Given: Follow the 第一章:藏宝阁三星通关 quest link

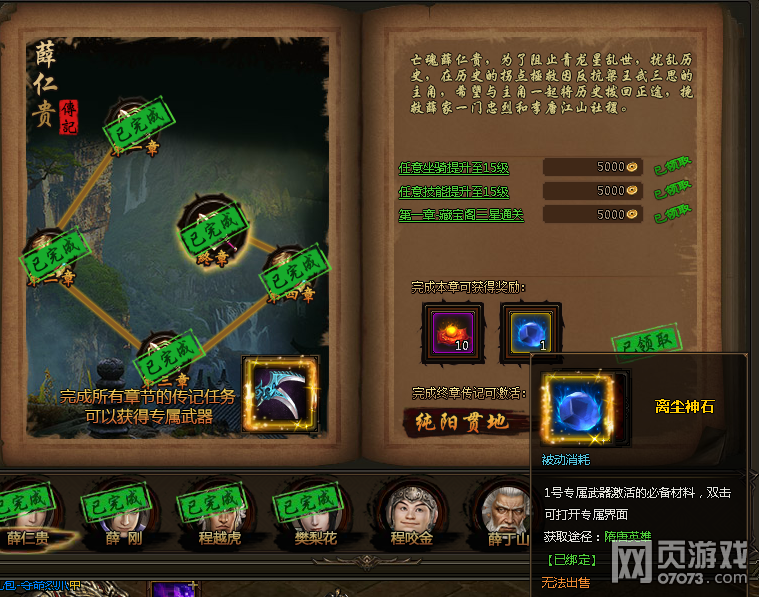Looking at the screenshot, I should (x=460, y=215).
